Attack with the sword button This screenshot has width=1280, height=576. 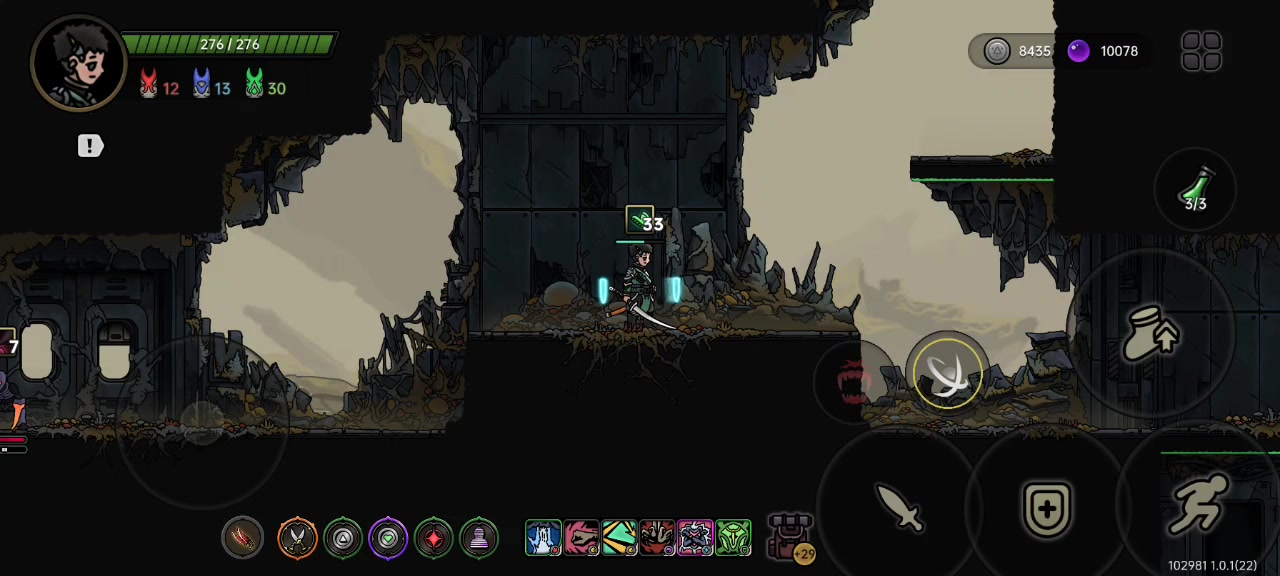click(899, 508)
